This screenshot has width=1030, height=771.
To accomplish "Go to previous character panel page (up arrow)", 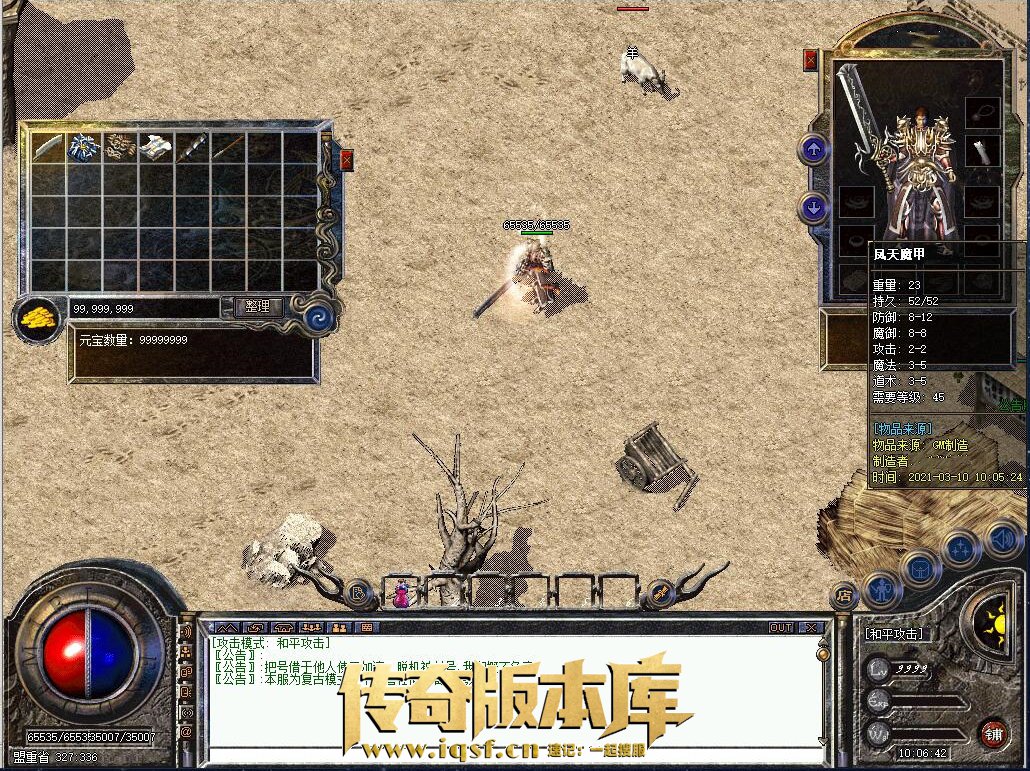I will [x=814, y=150].
